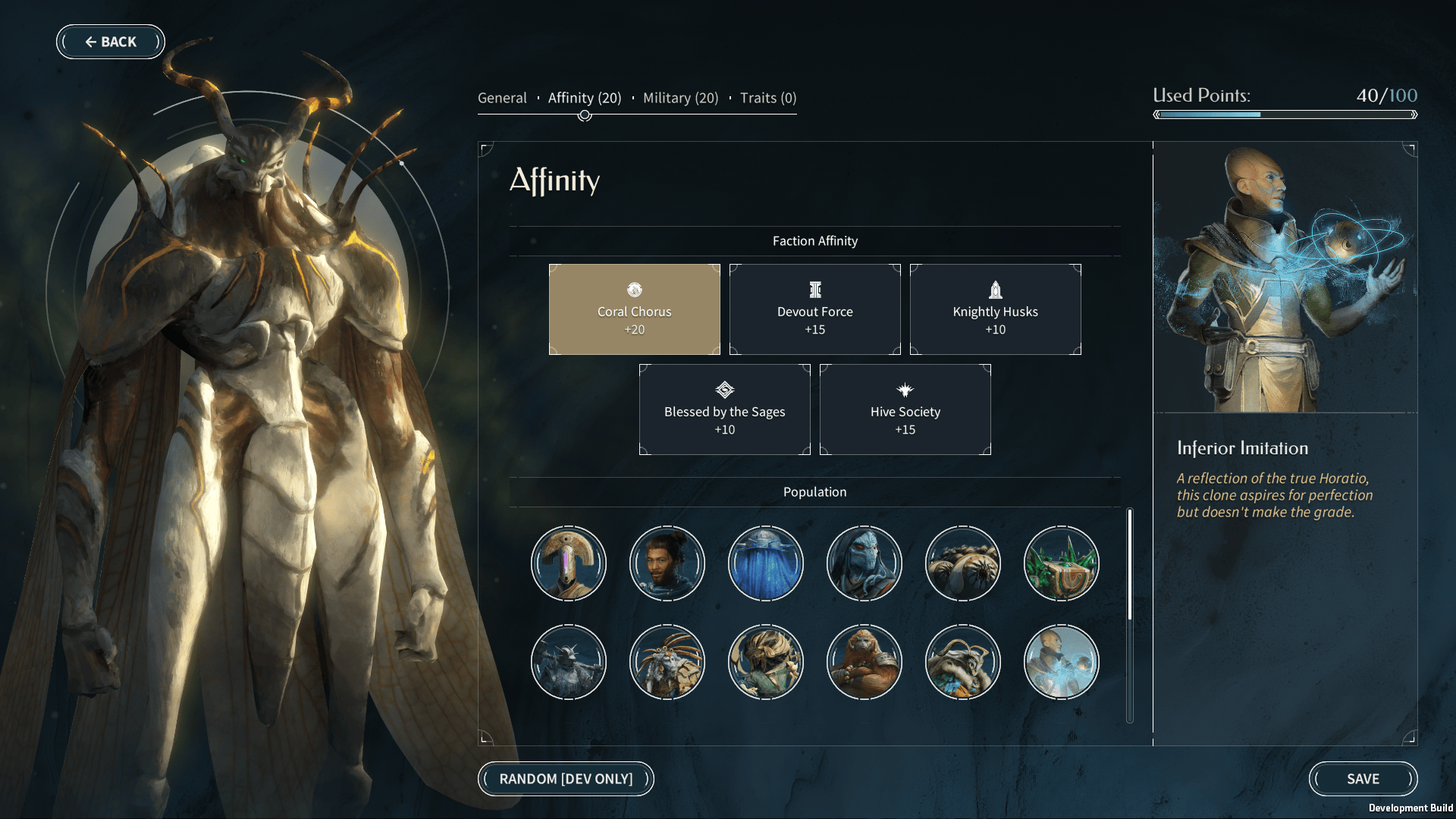This screenshot has width=1456, height=819.
Task: Choose the green crystal population portrait
Action: coord(1062,563)
